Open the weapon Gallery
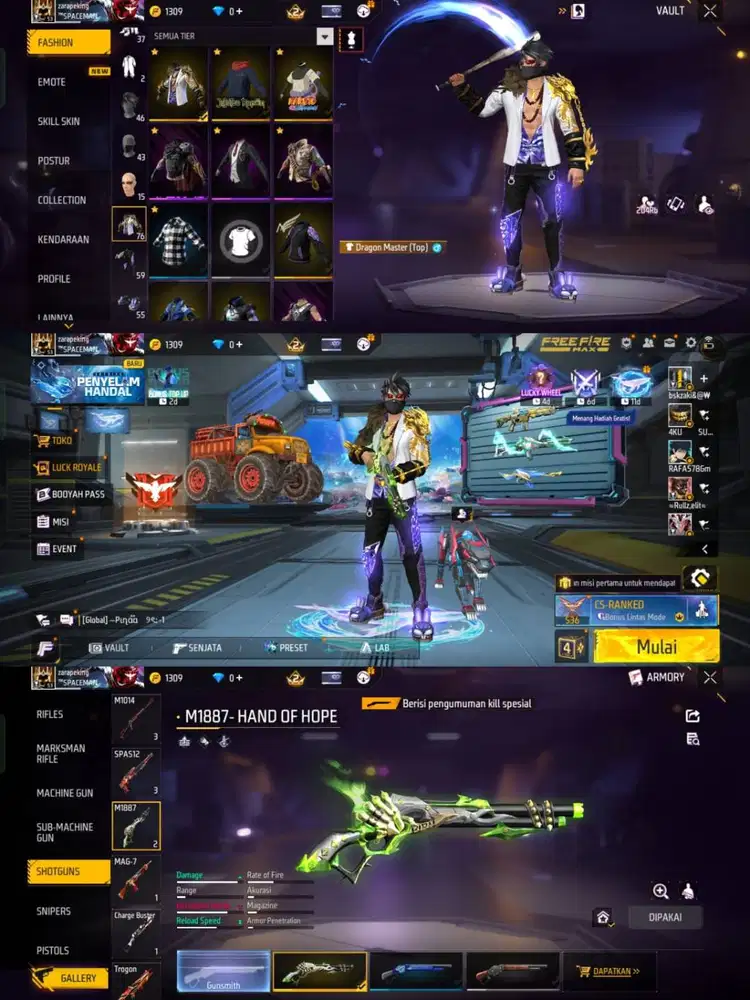The height and width of the screenshot is (1000, 750). tap(70, 978)
